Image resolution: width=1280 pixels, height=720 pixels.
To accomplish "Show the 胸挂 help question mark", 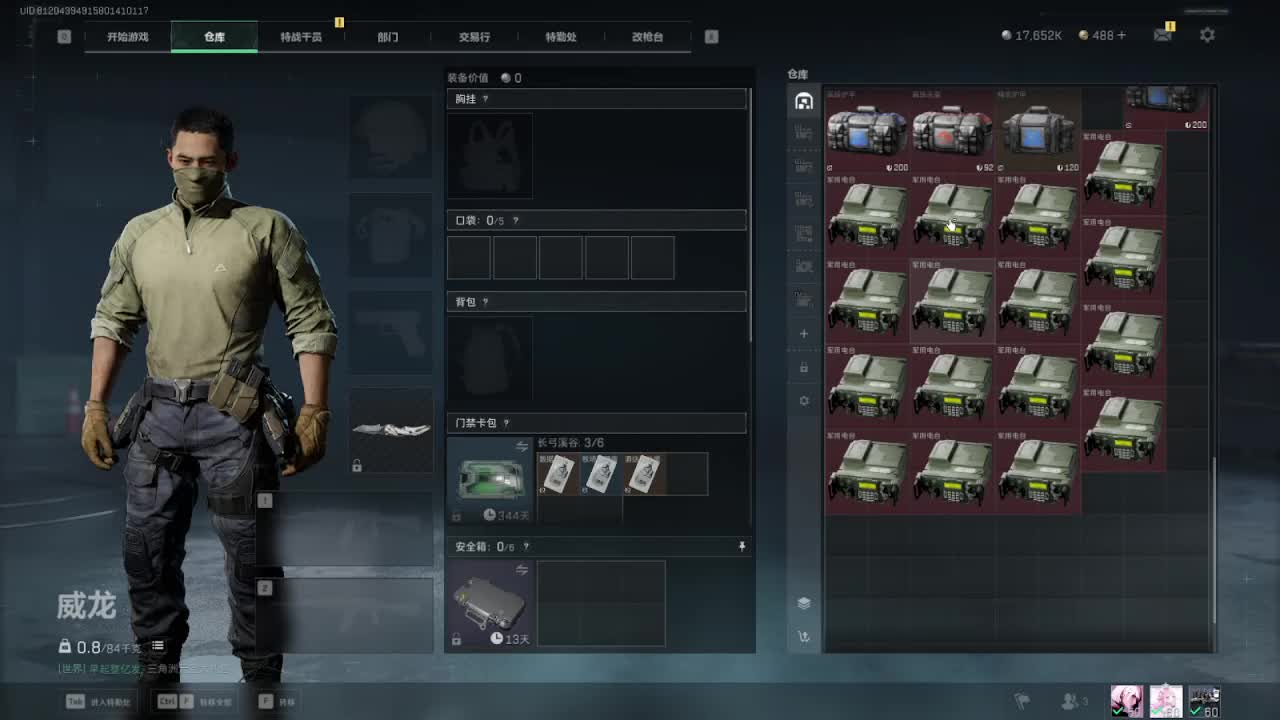I will tap(485, 99).
